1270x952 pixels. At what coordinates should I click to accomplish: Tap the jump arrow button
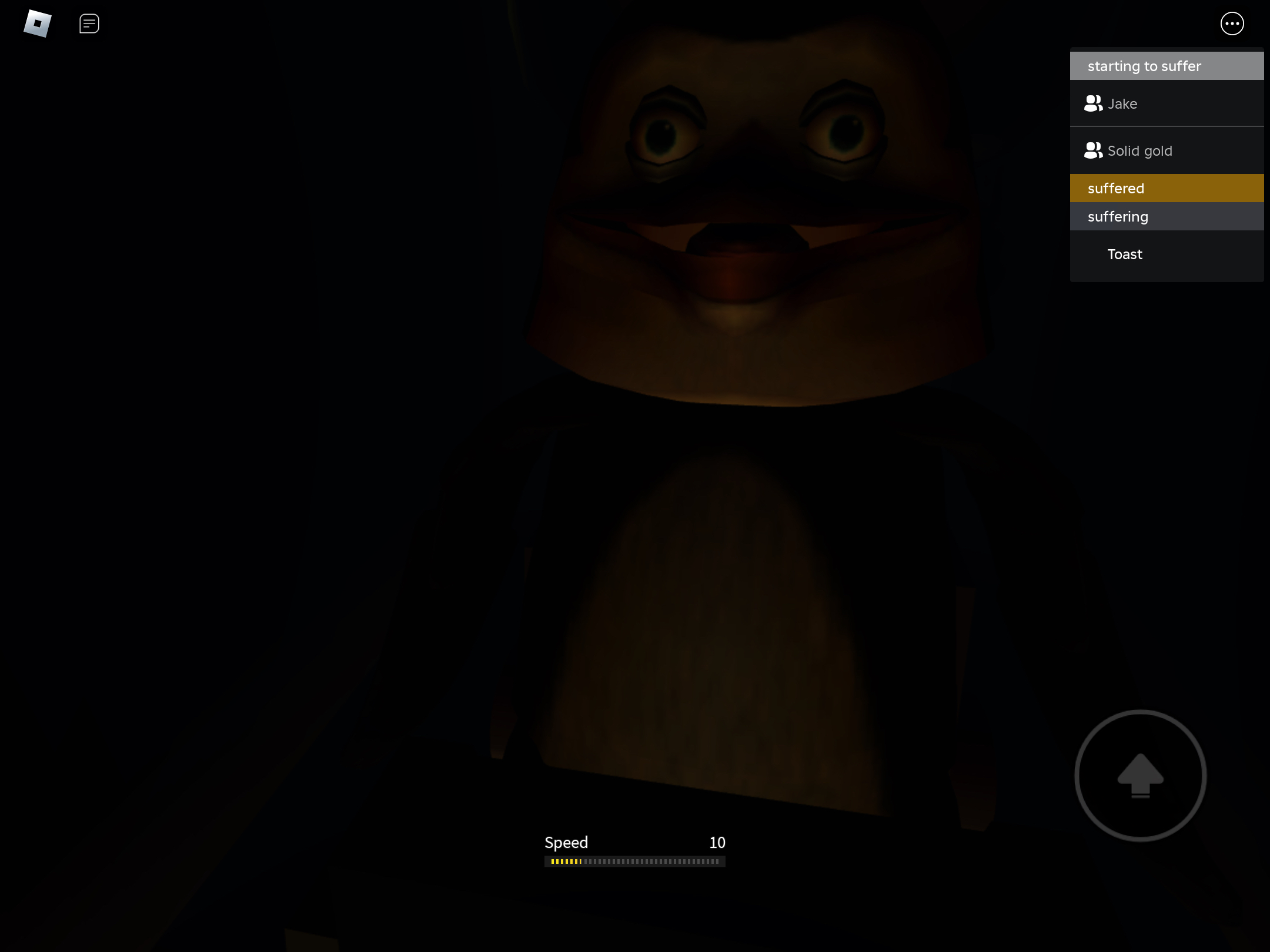coord(1140,776)
